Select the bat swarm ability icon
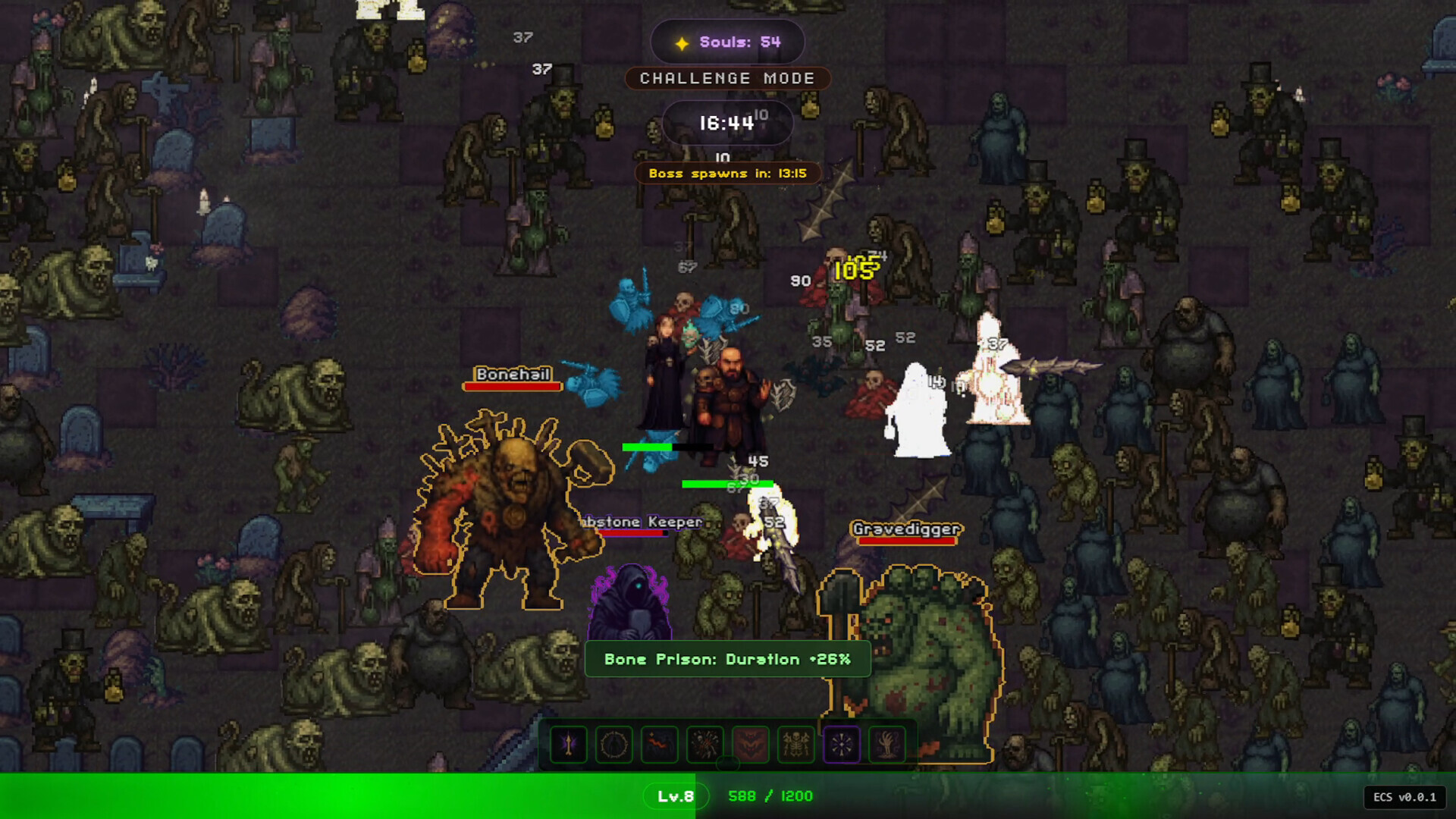Screen dimensions: 1456x819 click(751, 745)
